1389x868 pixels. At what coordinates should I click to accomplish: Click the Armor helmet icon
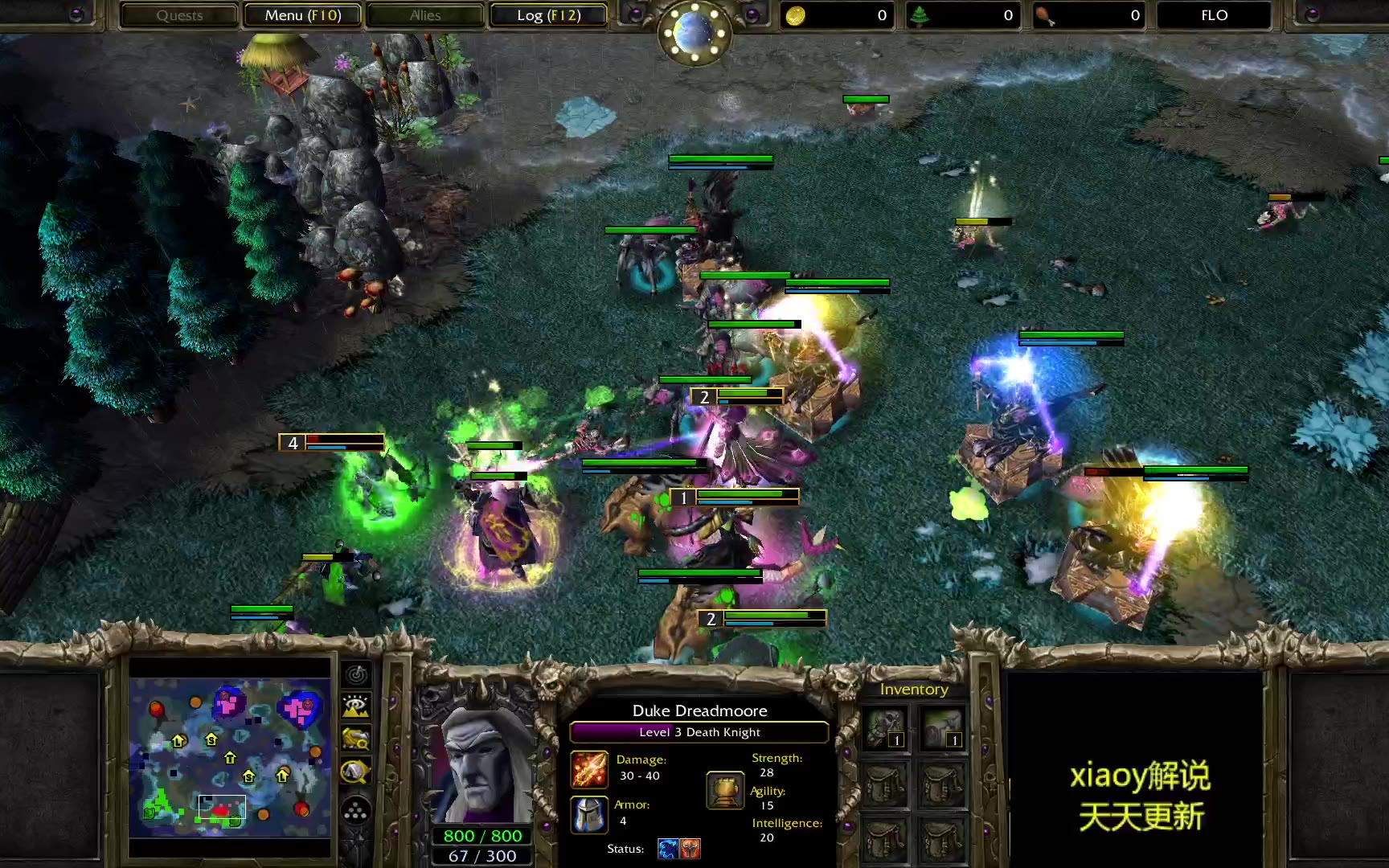click(589, 814)
